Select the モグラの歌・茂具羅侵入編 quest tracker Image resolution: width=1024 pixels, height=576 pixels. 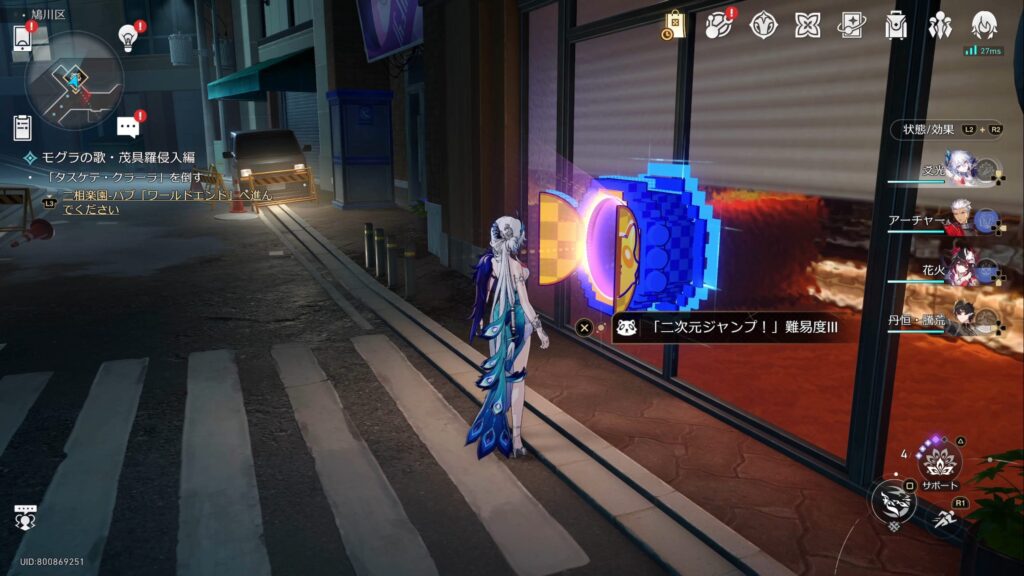115,158
